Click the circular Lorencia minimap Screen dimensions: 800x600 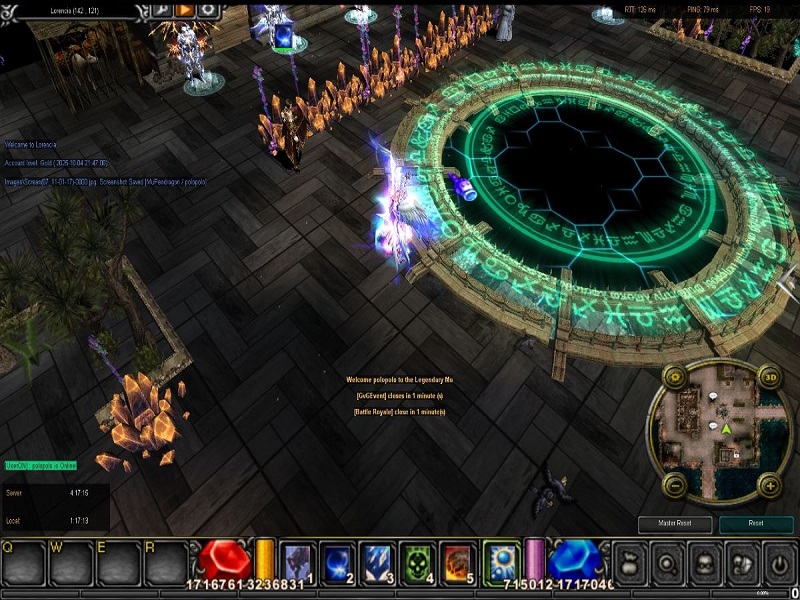(x=721, y=432)
